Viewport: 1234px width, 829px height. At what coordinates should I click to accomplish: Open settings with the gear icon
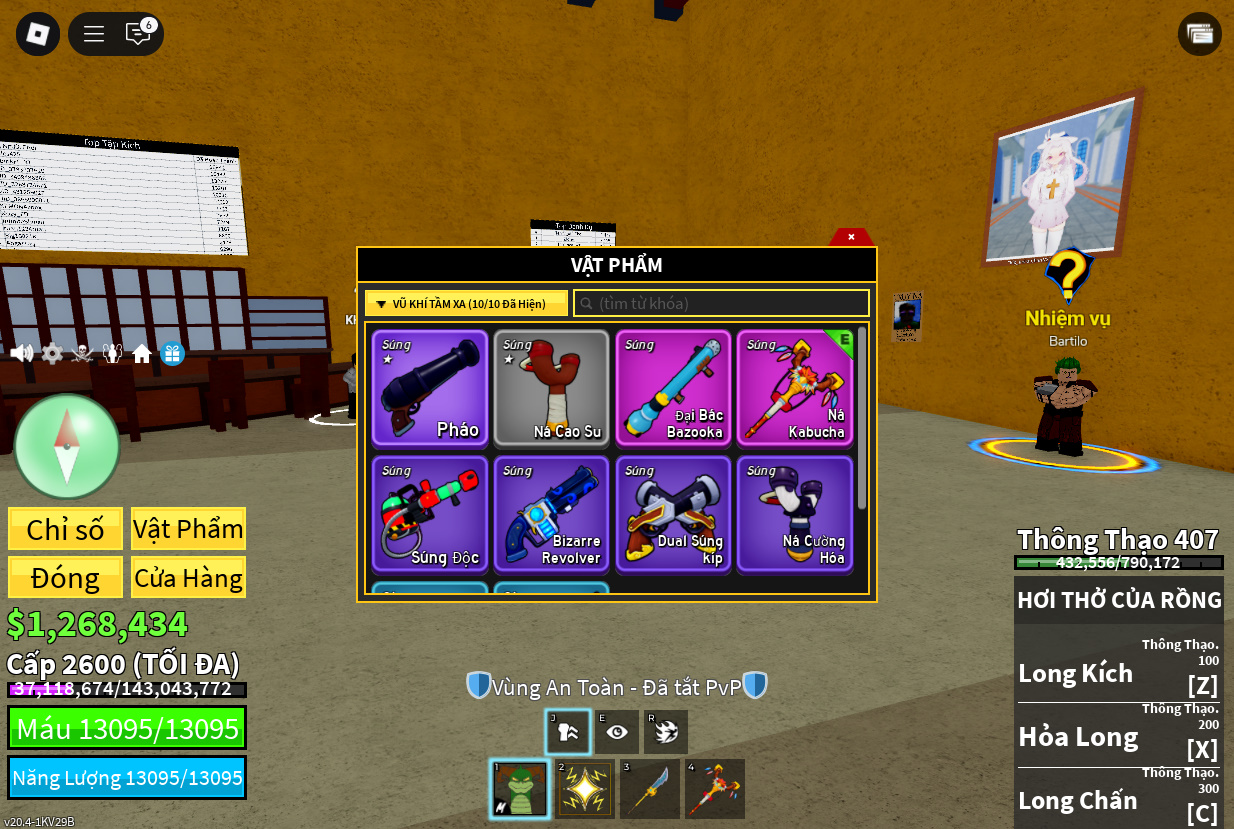tap(52, 353)
